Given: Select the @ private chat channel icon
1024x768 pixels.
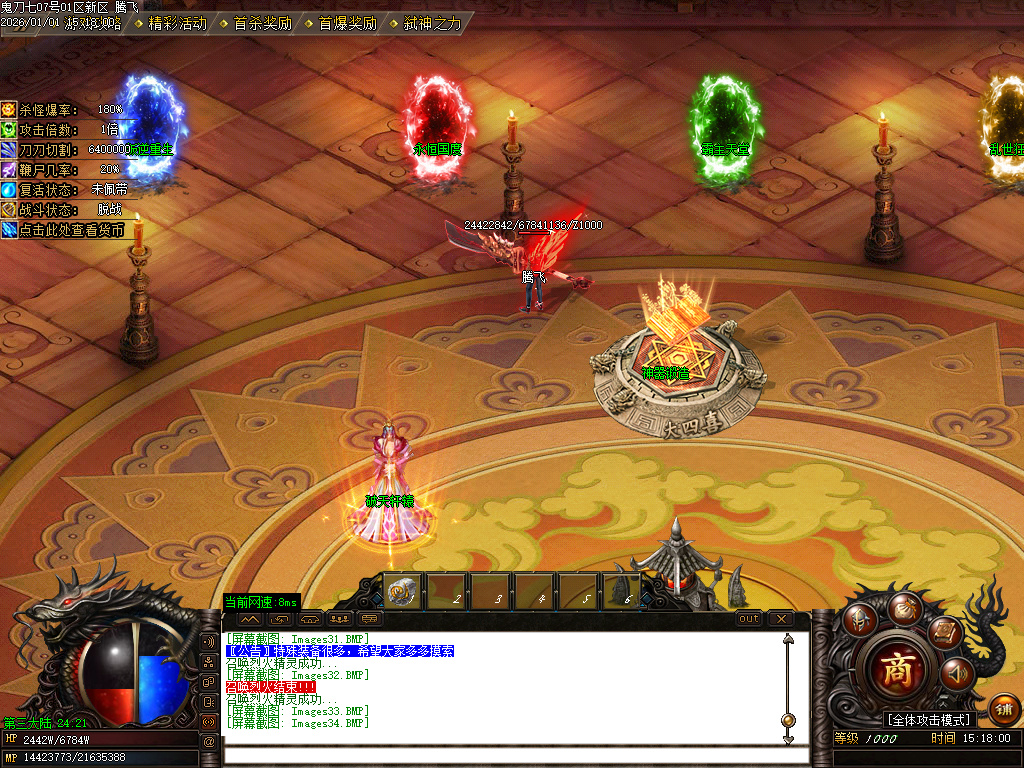Looking at the screenshot, I should (208, 742).
